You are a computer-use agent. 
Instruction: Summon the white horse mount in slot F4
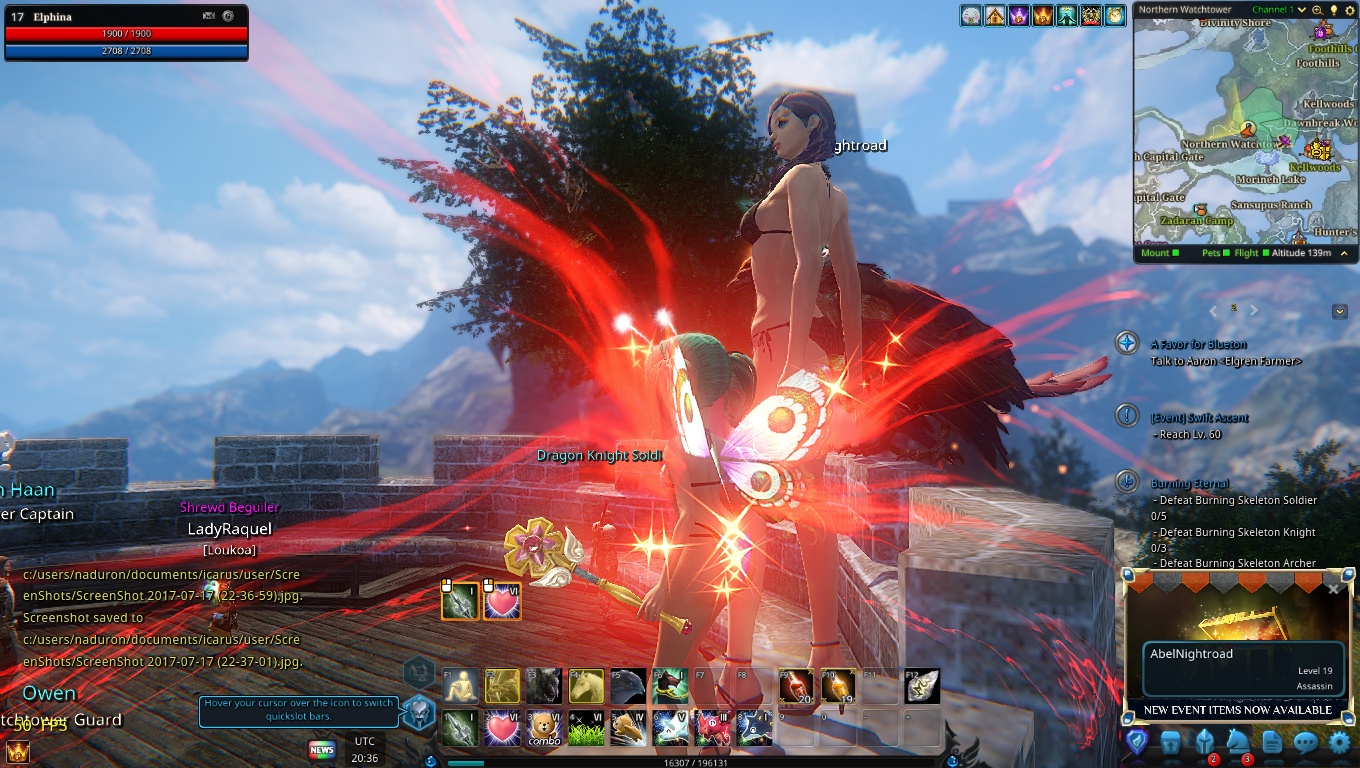[x=586, y=686]
